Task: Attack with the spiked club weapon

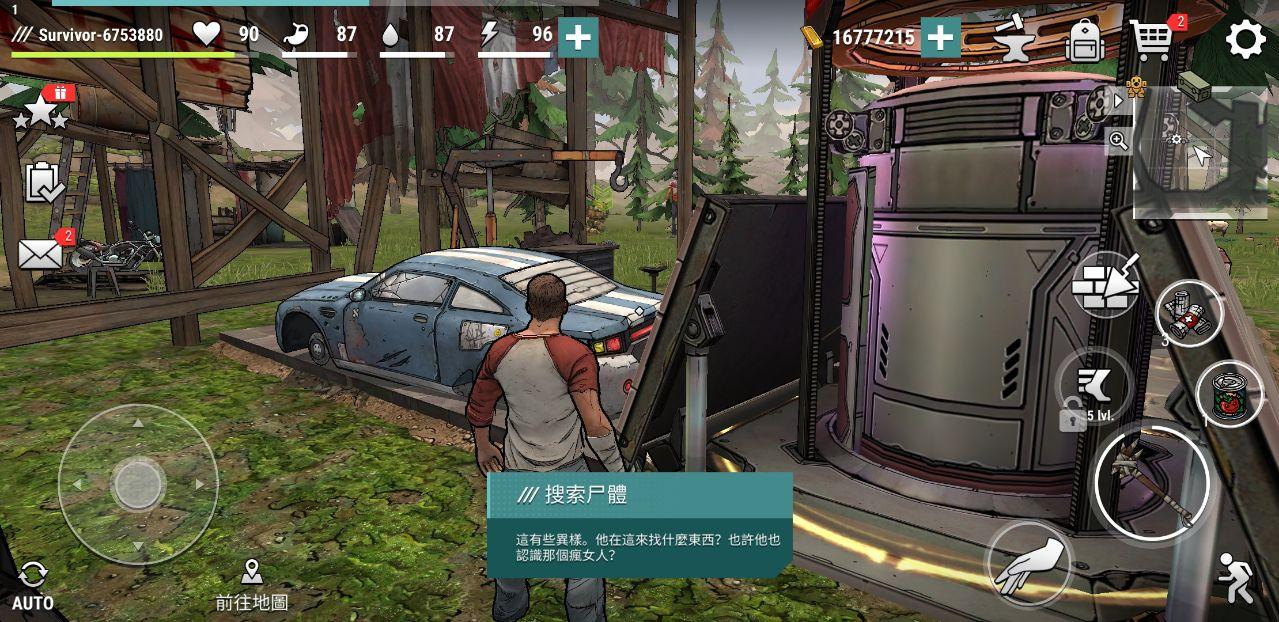Action: (1152, 483)
